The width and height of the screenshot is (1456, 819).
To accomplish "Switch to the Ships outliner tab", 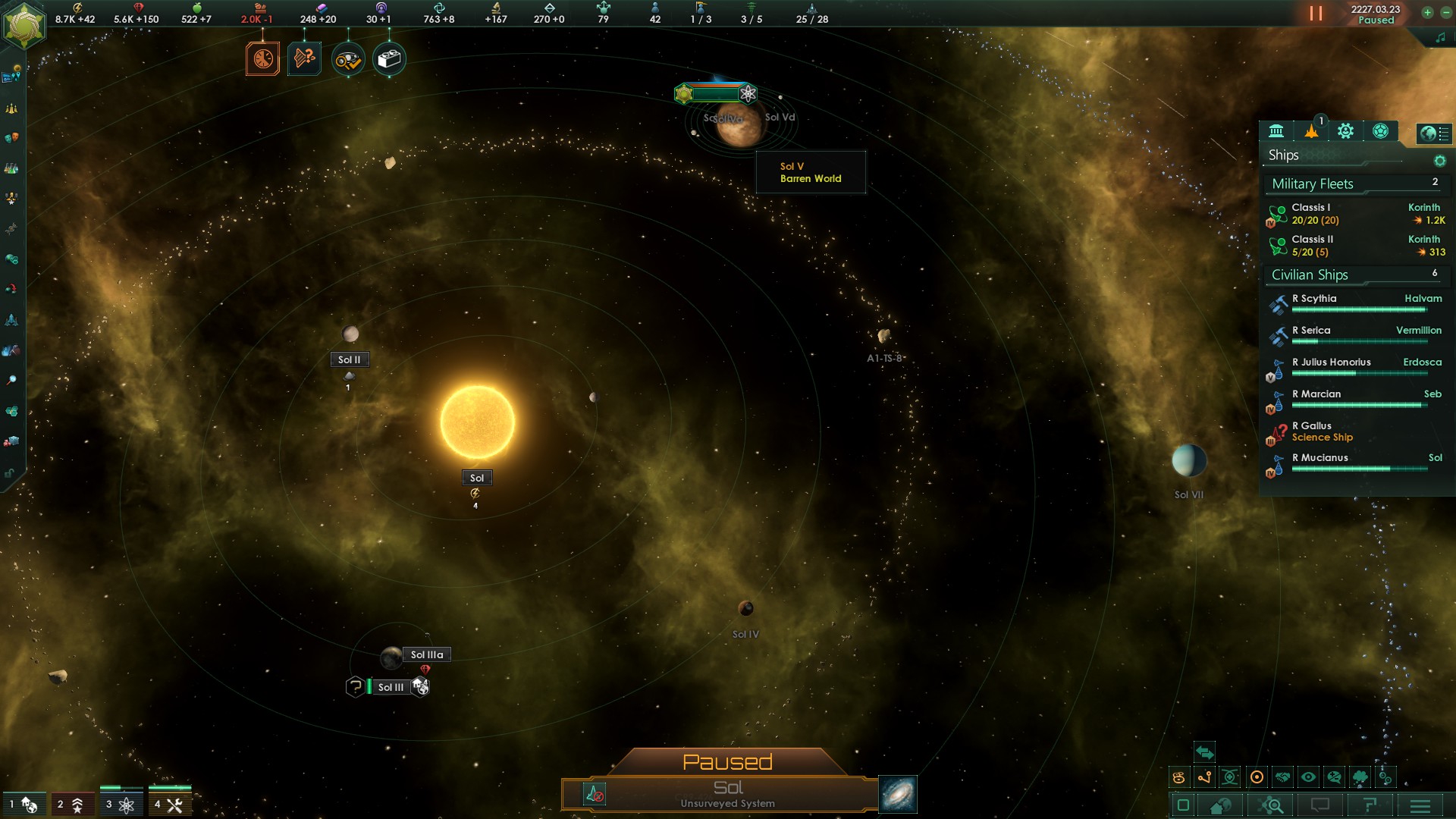I will click(x=1311, y=131).
